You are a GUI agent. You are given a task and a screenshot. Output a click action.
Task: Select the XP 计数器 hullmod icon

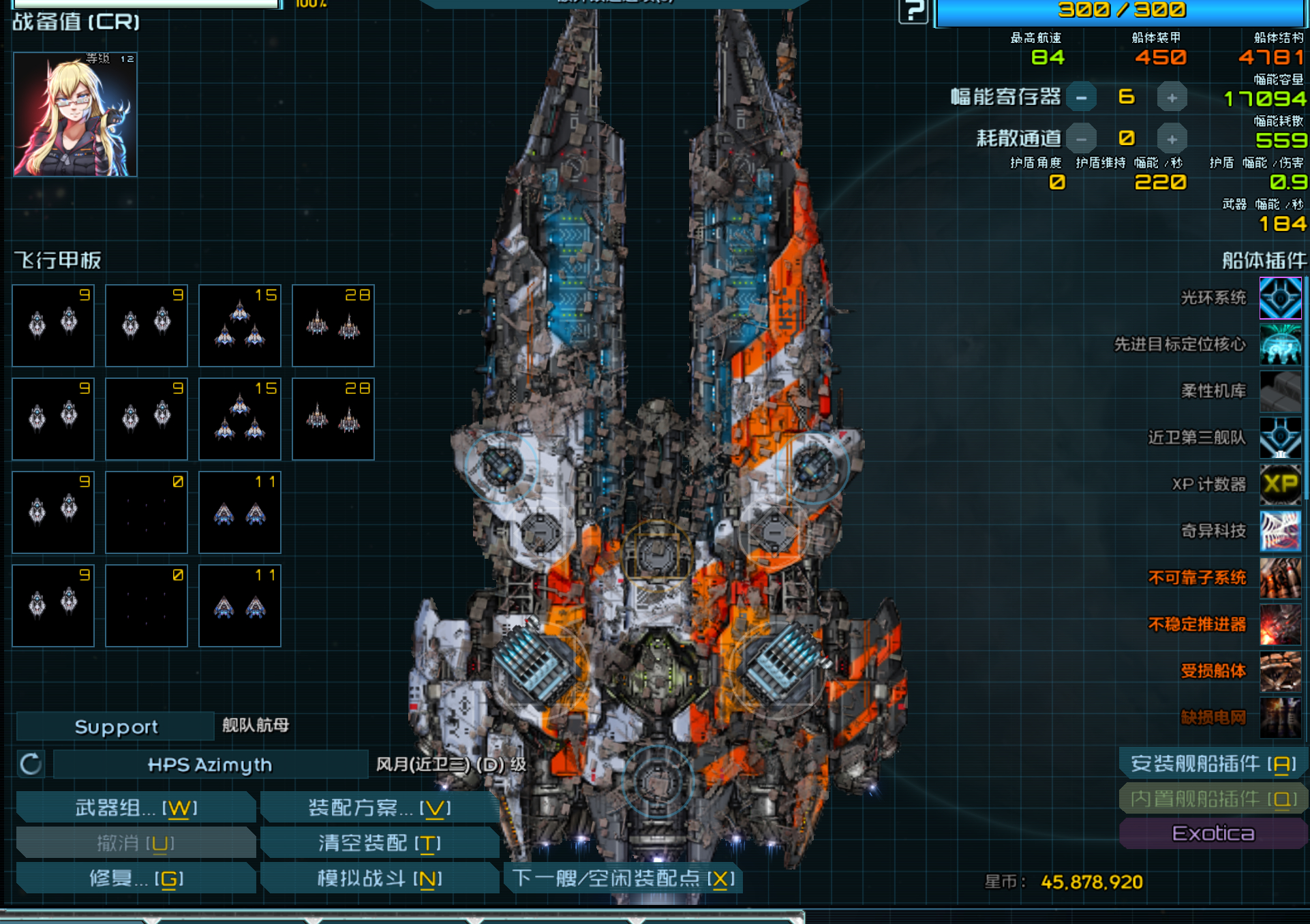(1280, 484)
